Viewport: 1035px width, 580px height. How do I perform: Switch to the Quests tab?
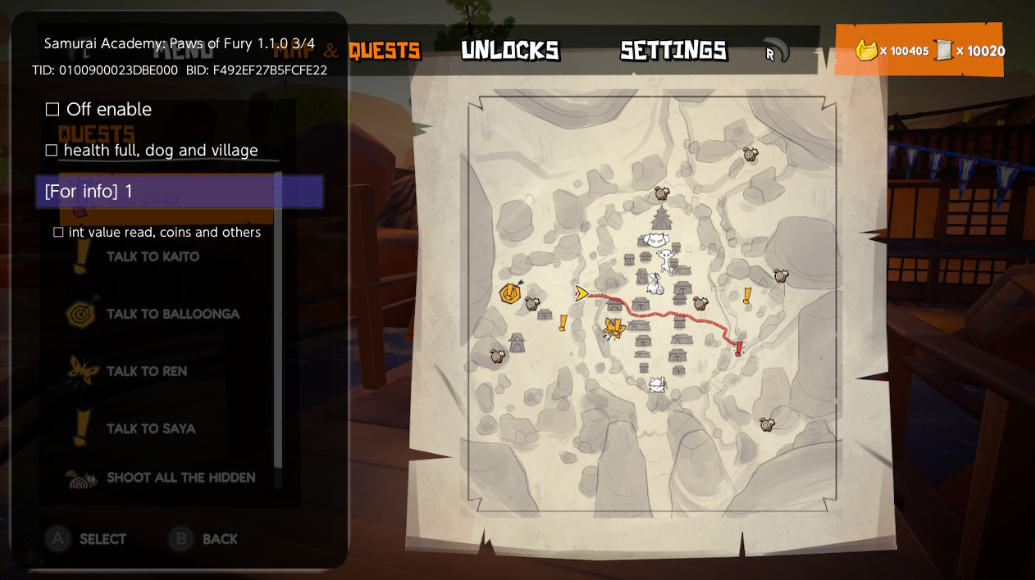pyautogui.click(x=384, y=50)
